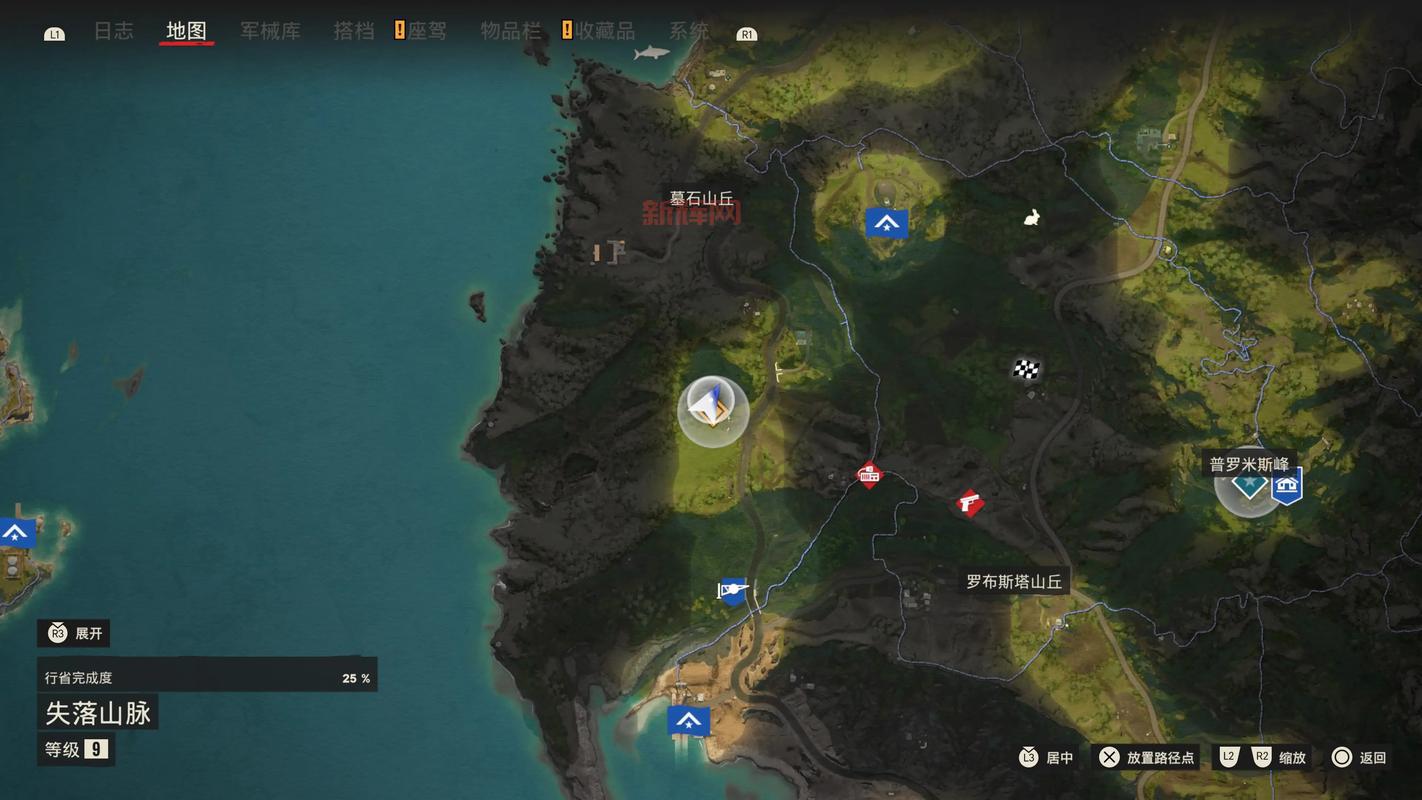The height and width of the screenshot is (800, 1422).
Task: Open the 物品栏 inventory tab
Action: click(510, 31)
